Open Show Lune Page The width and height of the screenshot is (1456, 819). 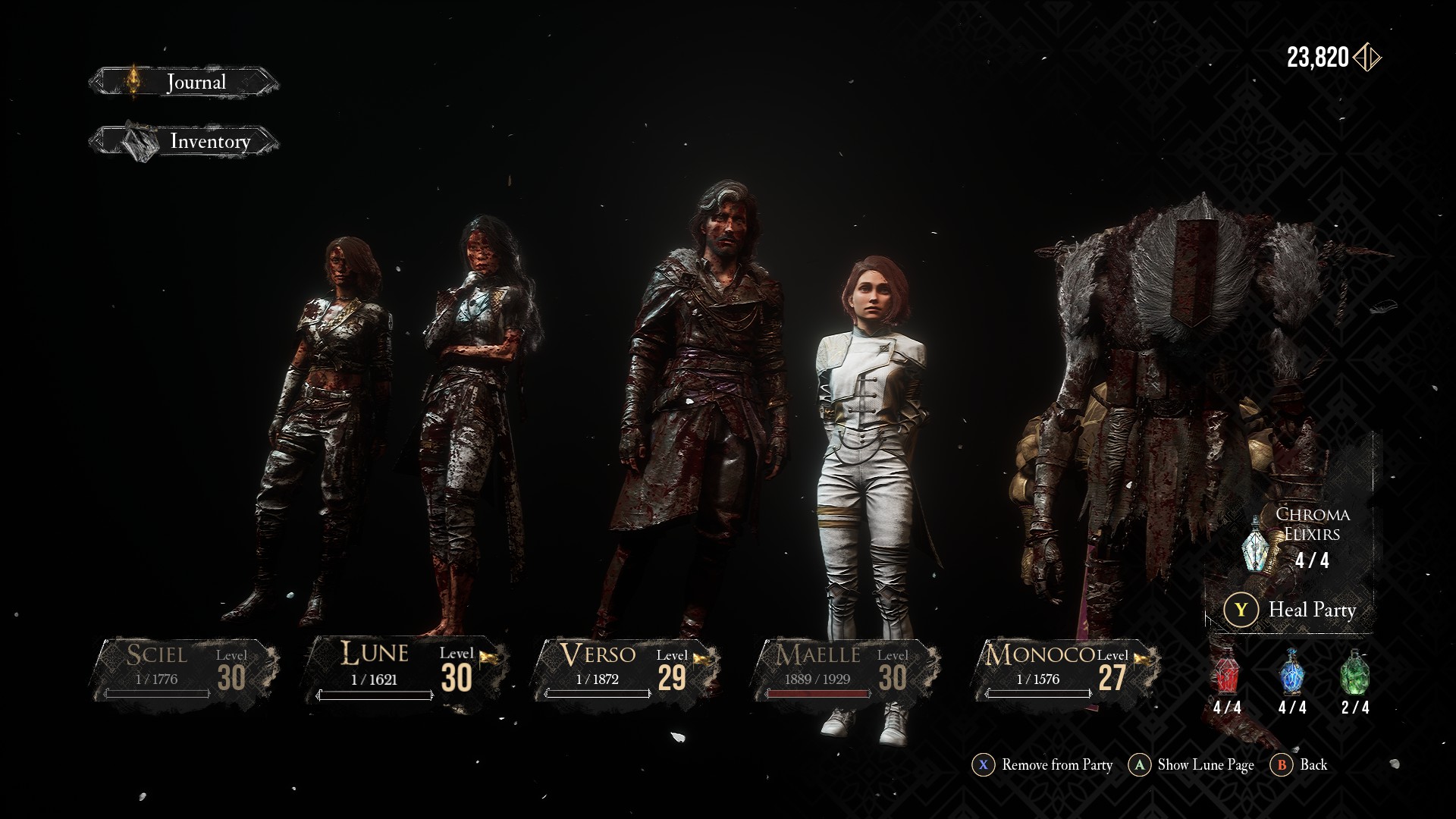pos(1191,765)
